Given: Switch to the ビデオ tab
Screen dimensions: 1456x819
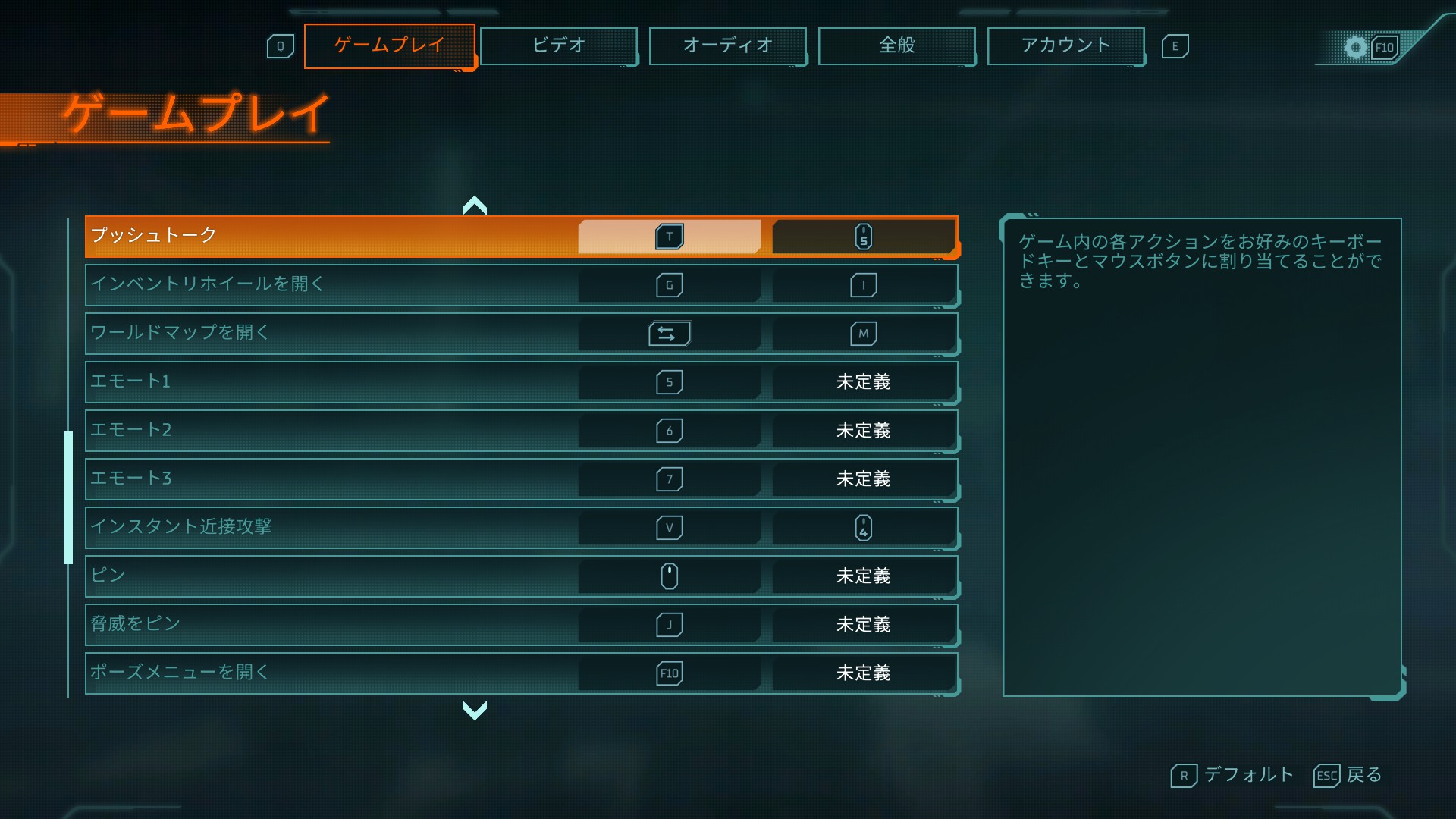Looking at the screenshot, I should pyautogui.click(x=559, y=45).
